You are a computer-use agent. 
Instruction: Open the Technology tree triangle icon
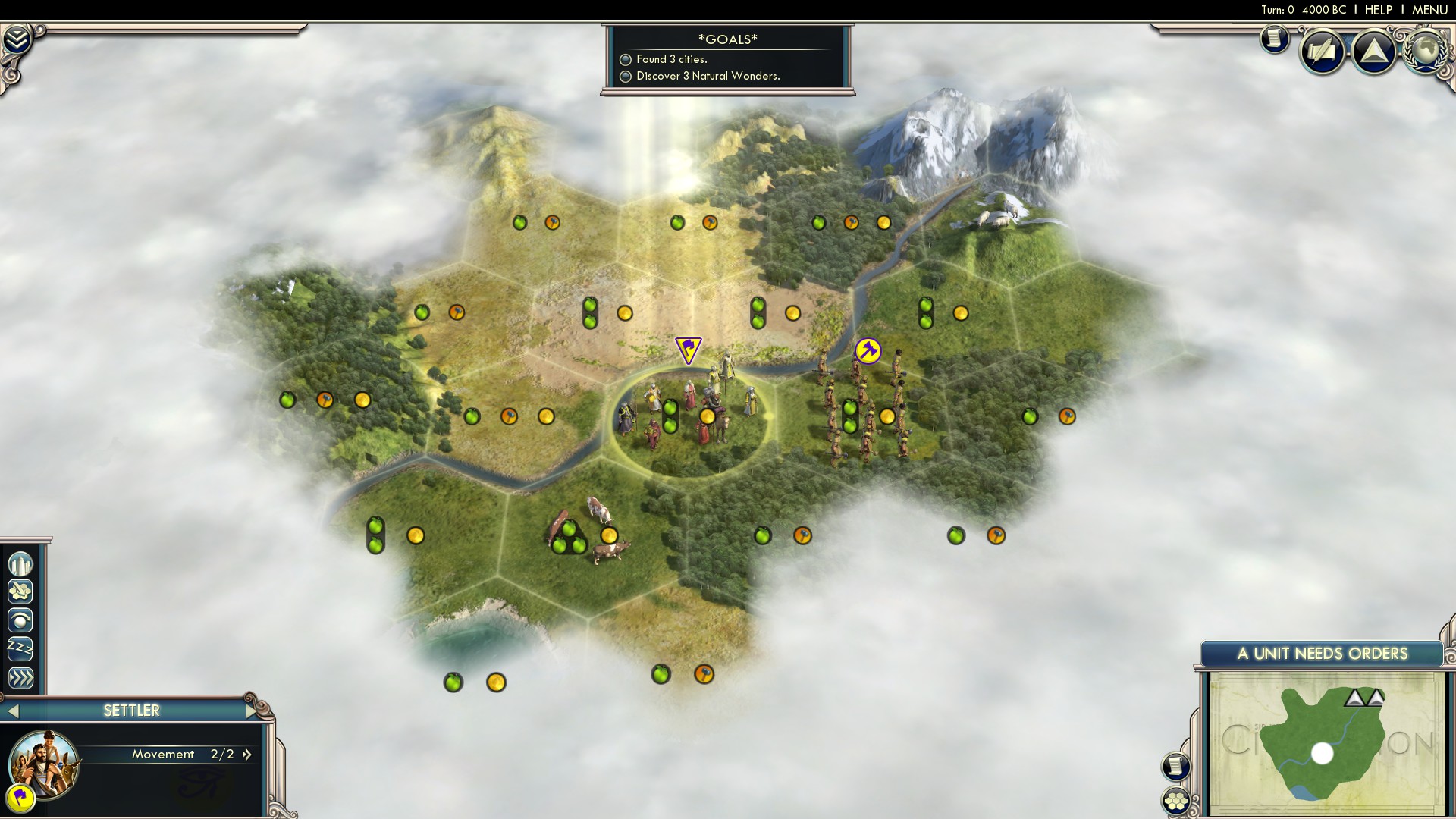1373,50
